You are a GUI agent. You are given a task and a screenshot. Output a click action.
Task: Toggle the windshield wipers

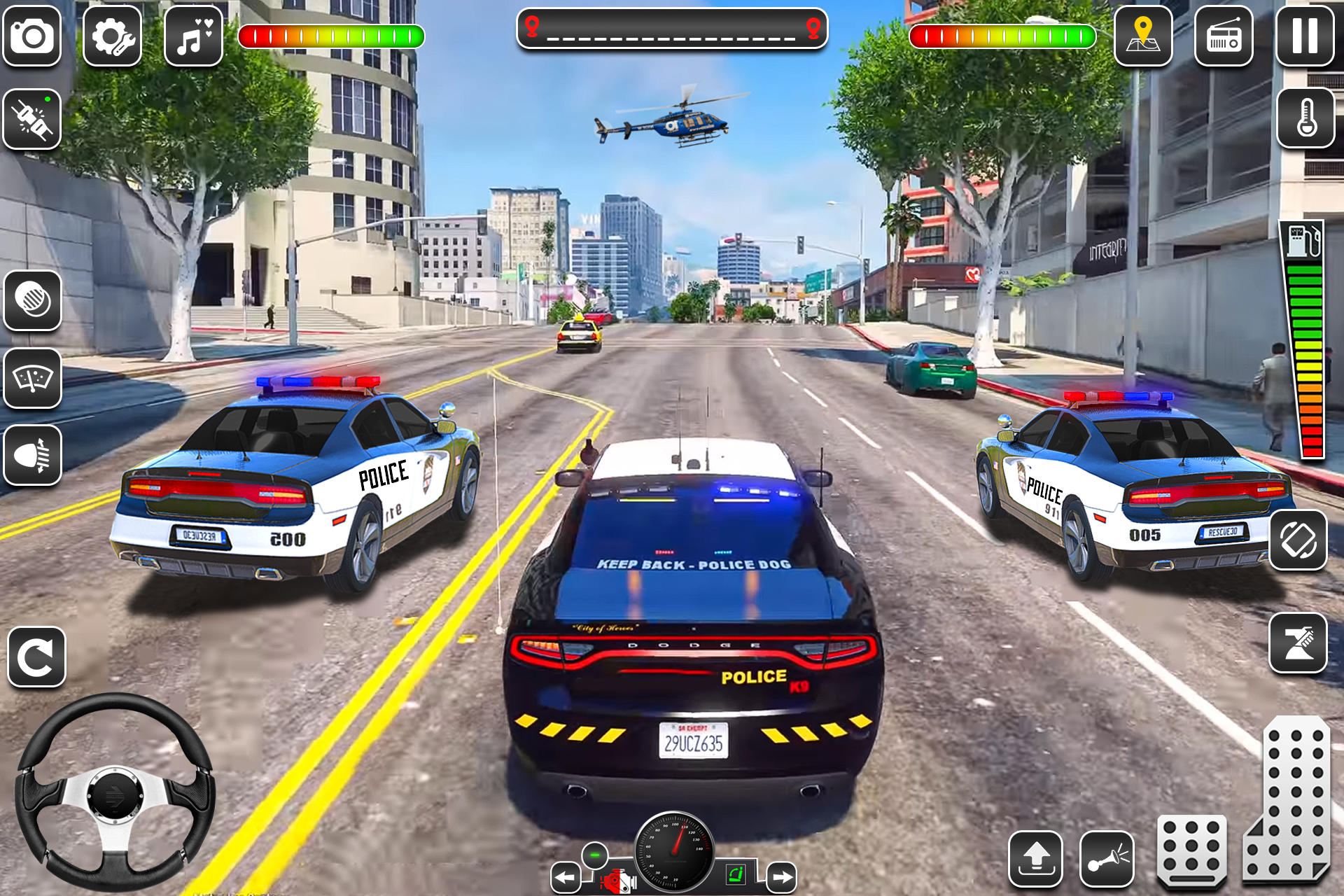coord(31,377)
